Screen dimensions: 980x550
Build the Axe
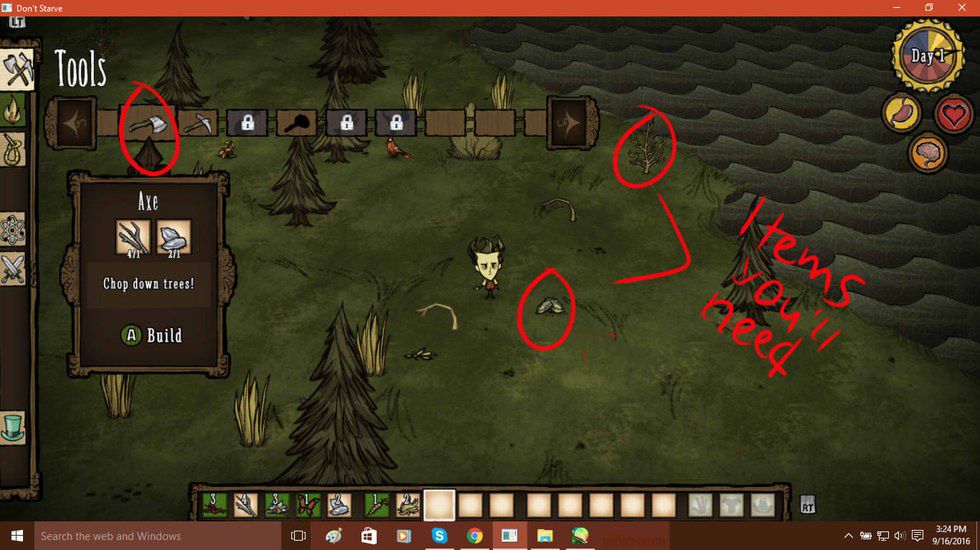[152, 335]
